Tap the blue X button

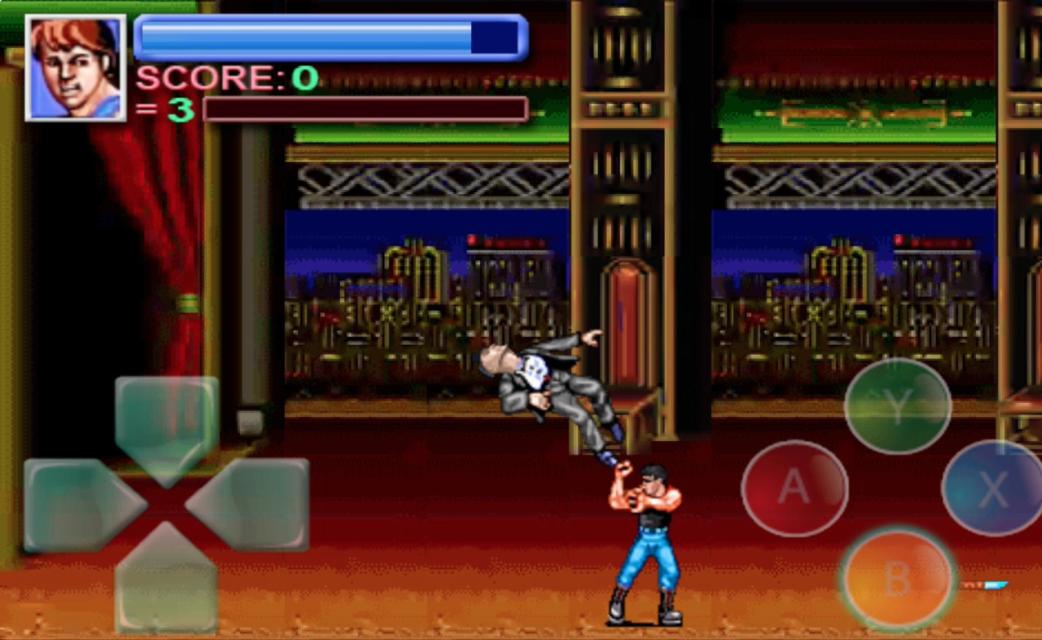[992, 489]
